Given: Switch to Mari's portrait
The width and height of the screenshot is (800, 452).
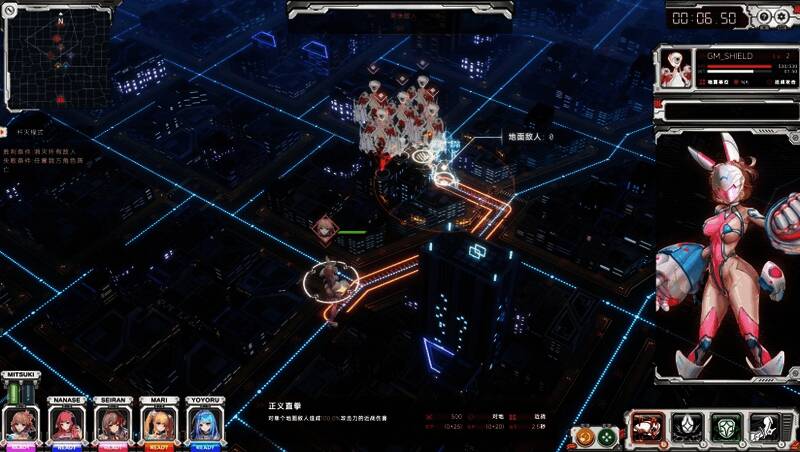Looking at the screenshot, I should click(x=158, y=424).
